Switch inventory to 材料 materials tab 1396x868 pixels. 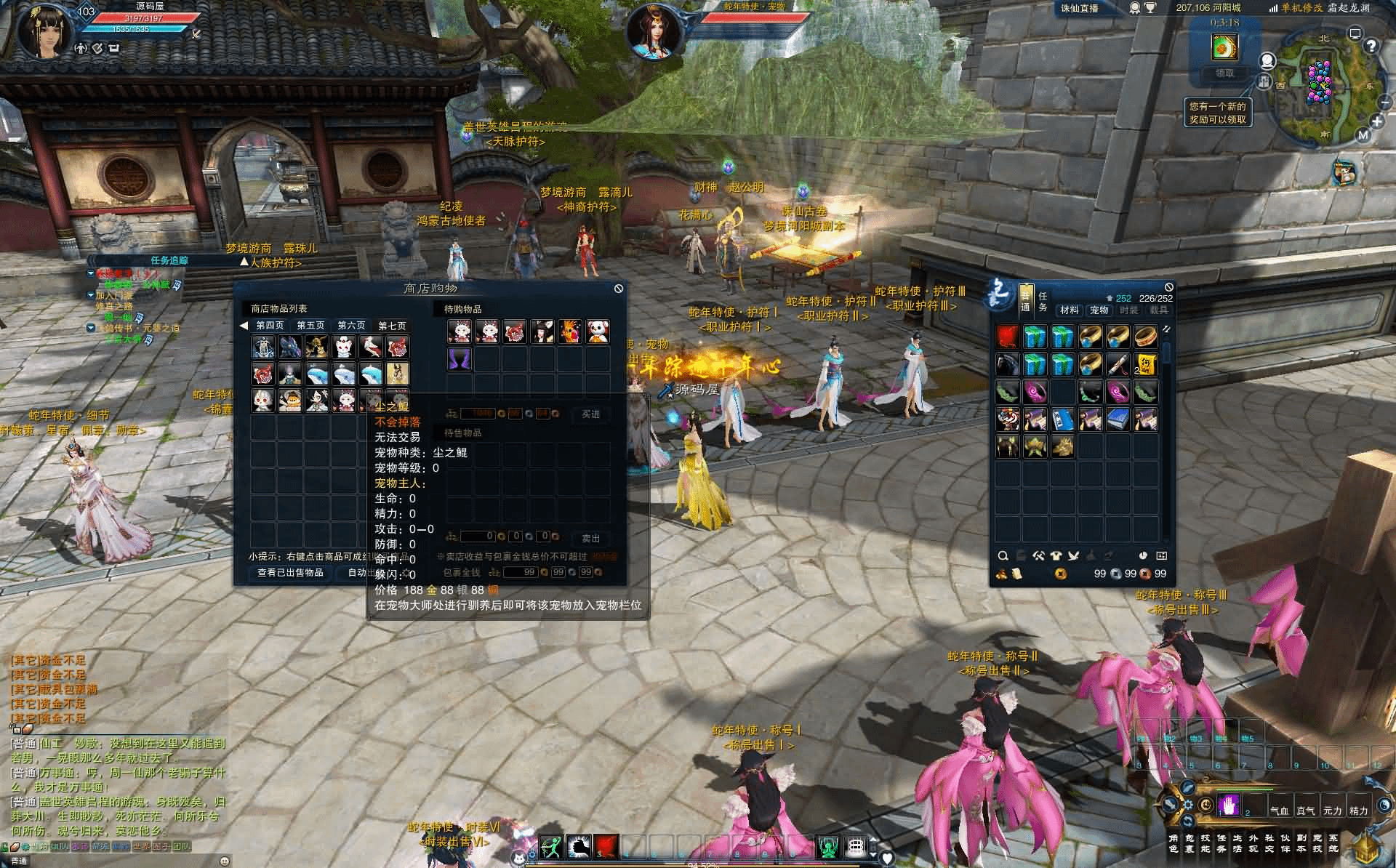click(1069, 310)
